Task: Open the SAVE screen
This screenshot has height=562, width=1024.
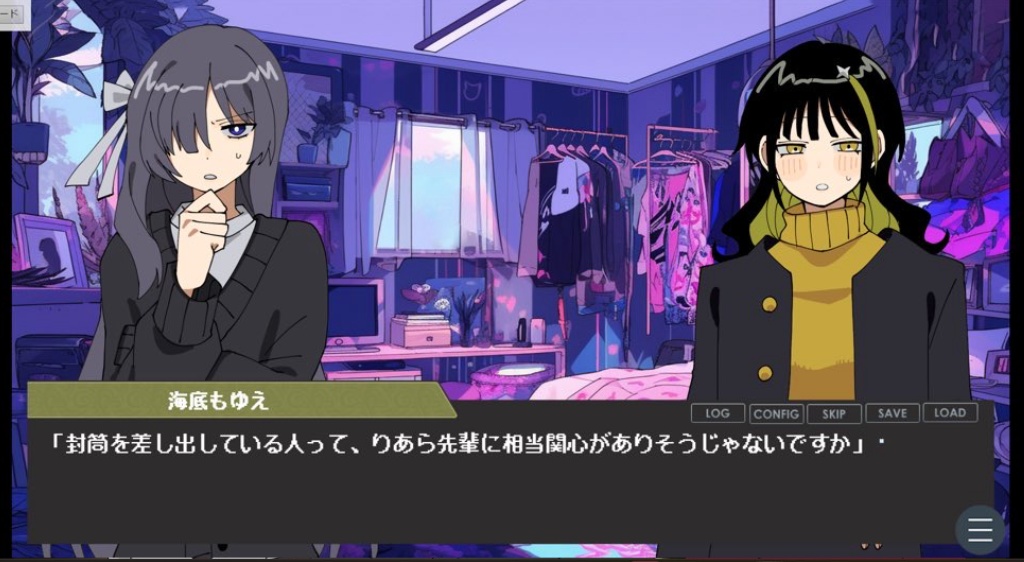Action: [892, 413]
